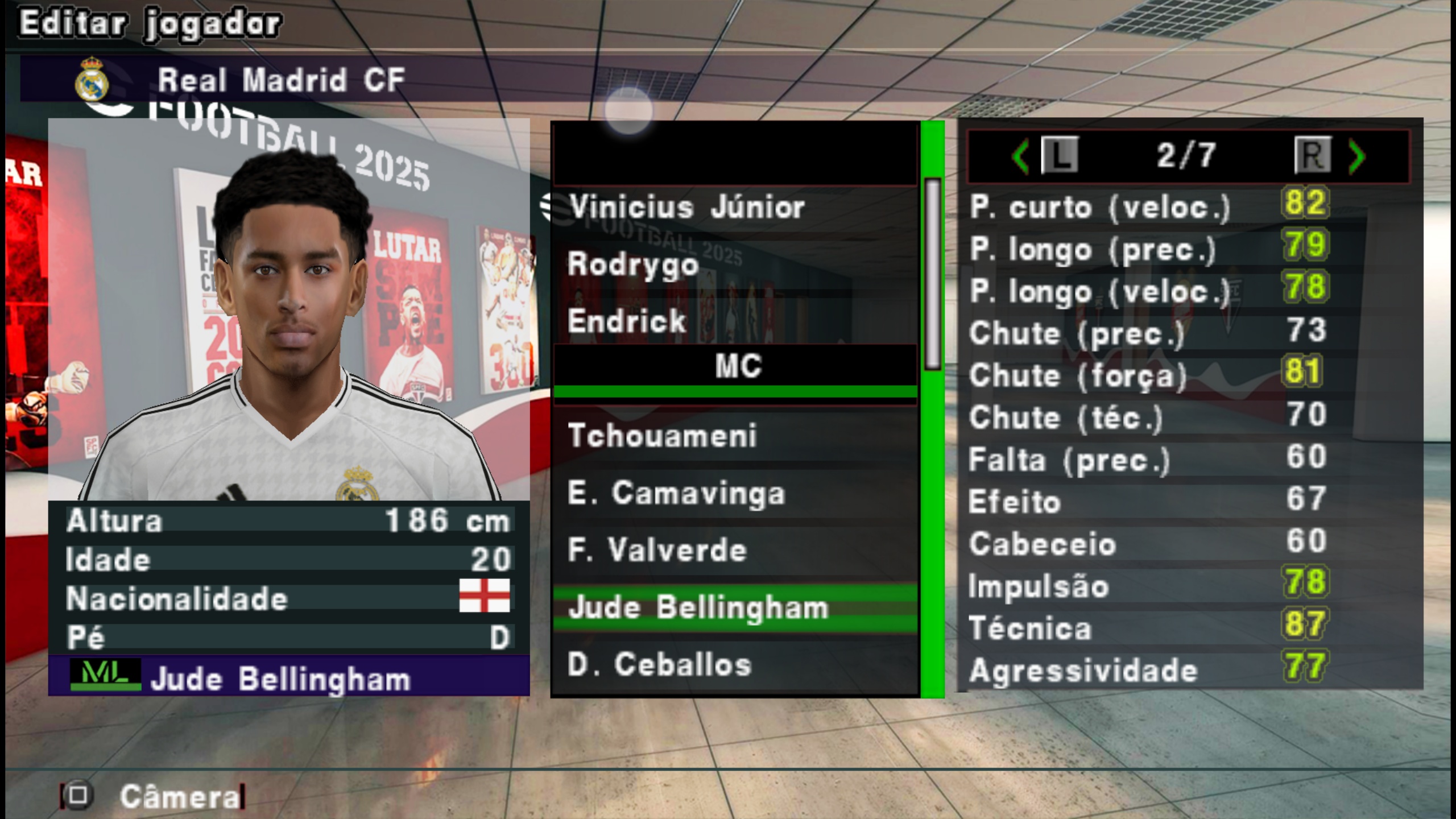Select the Técnica stat row

click(1149, 628)
